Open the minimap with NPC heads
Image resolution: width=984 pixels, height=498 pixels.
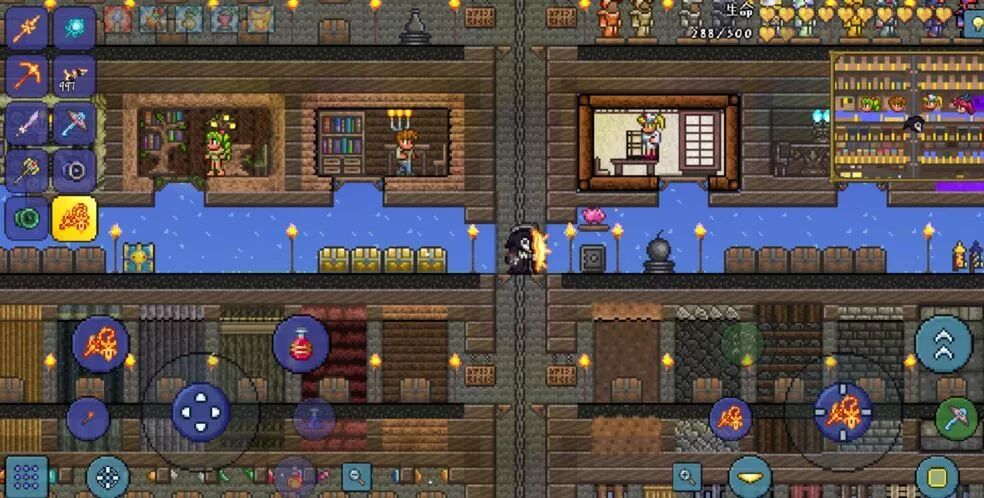click(906, 120)
